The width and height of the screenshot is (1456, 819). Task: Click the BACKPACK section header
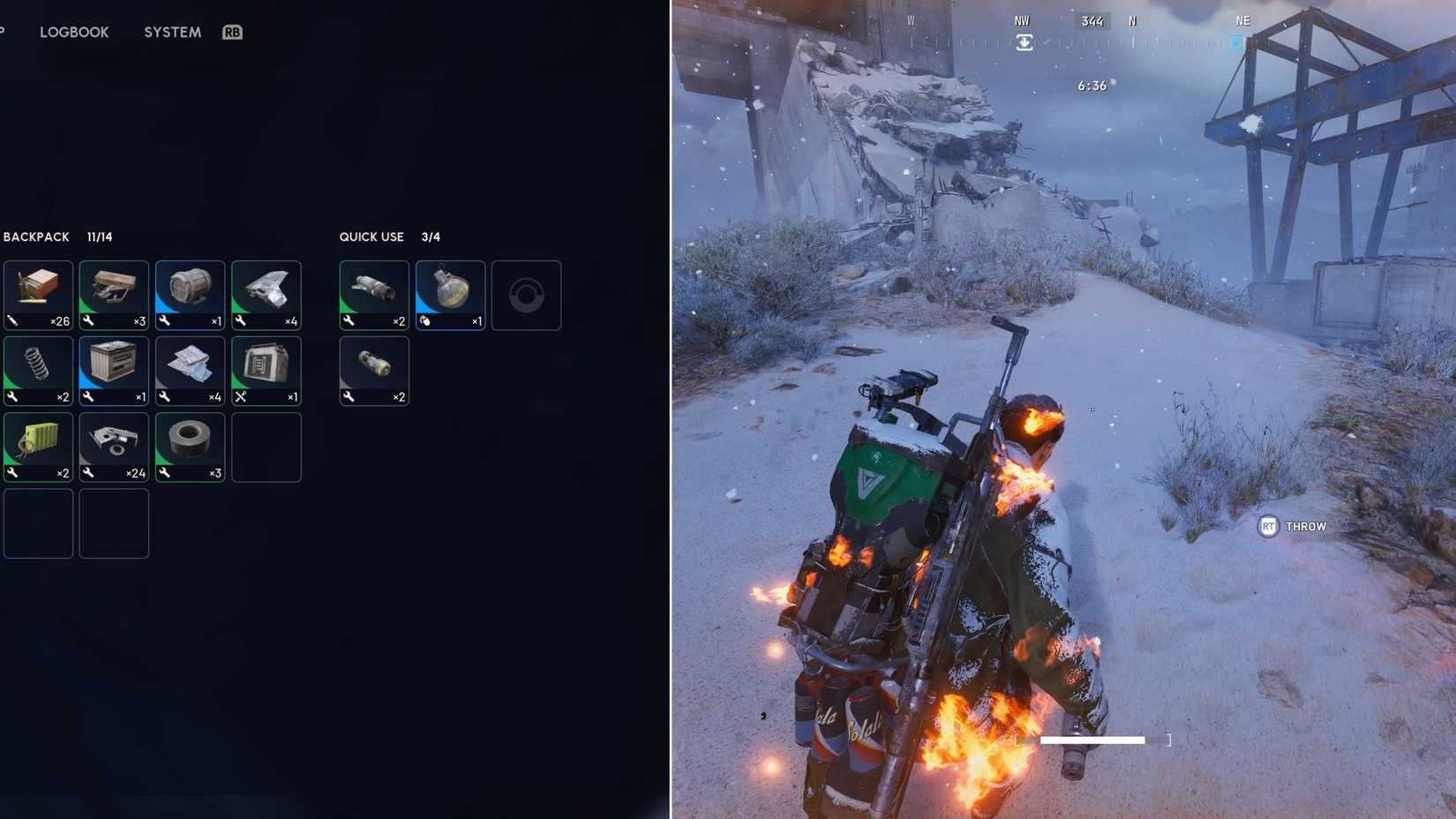[36, 237]
